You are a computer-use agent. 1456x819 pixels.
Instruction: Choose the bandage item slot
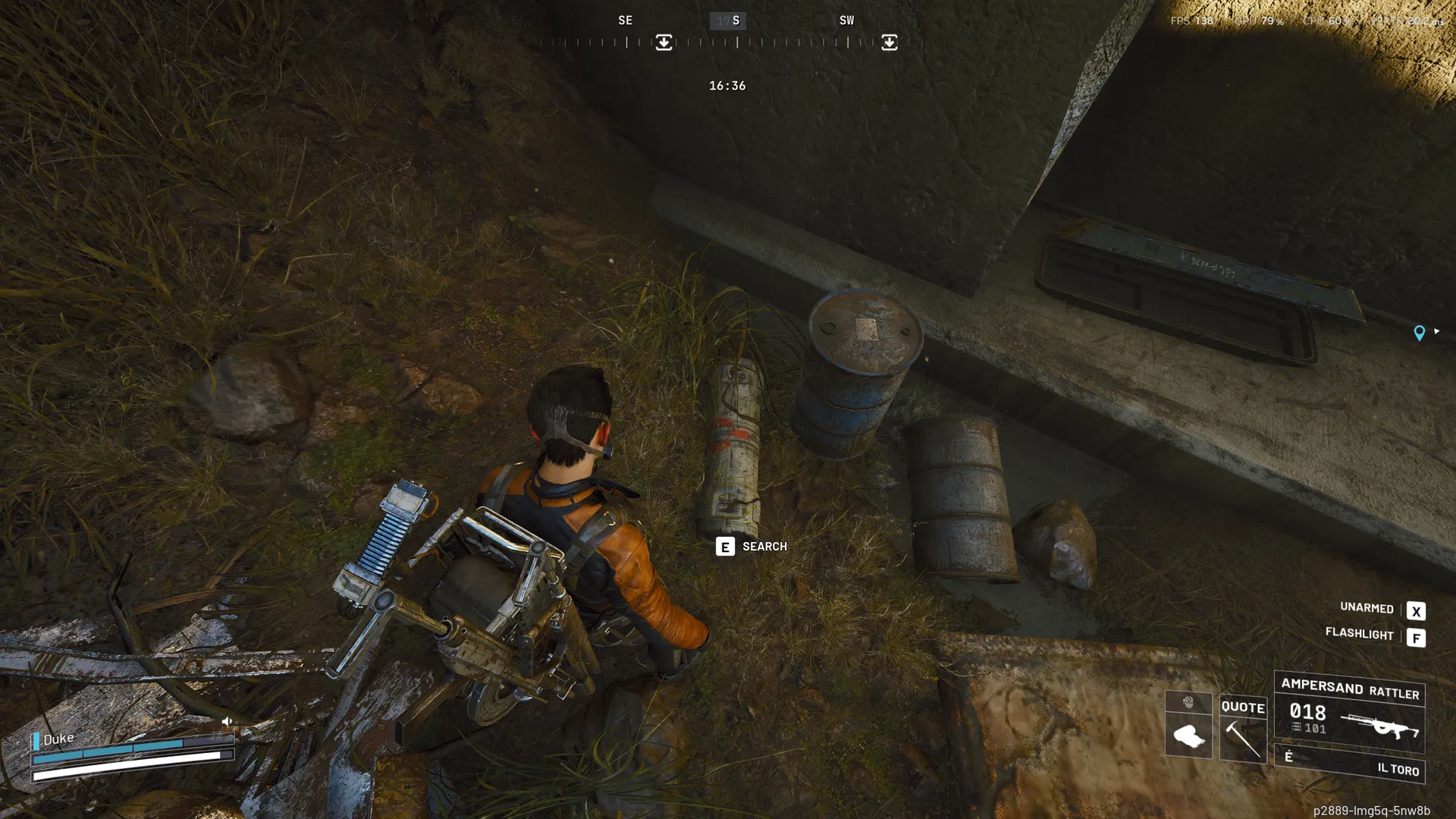click(x=1188, y=736)
